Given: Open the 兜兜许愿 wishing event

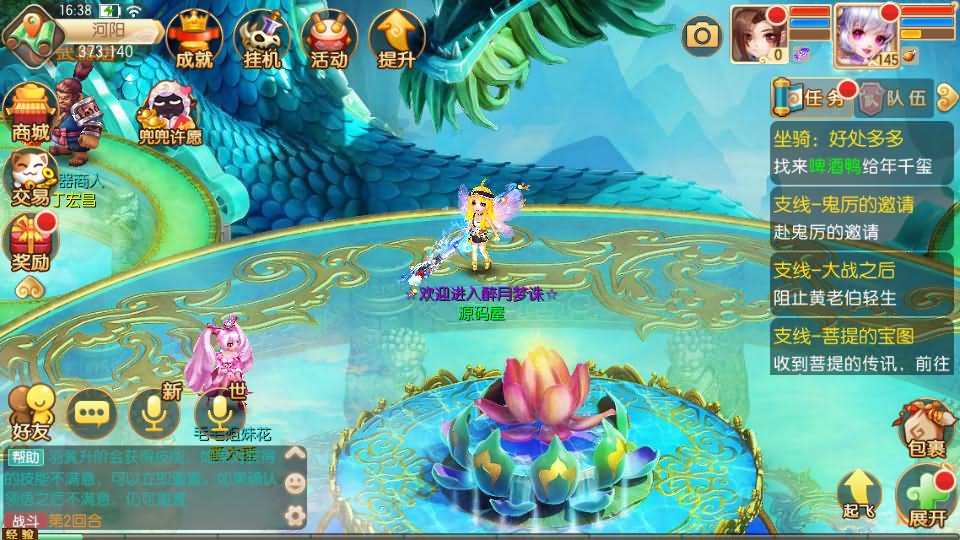Looking at the screenshot, I should pos(168,113).
